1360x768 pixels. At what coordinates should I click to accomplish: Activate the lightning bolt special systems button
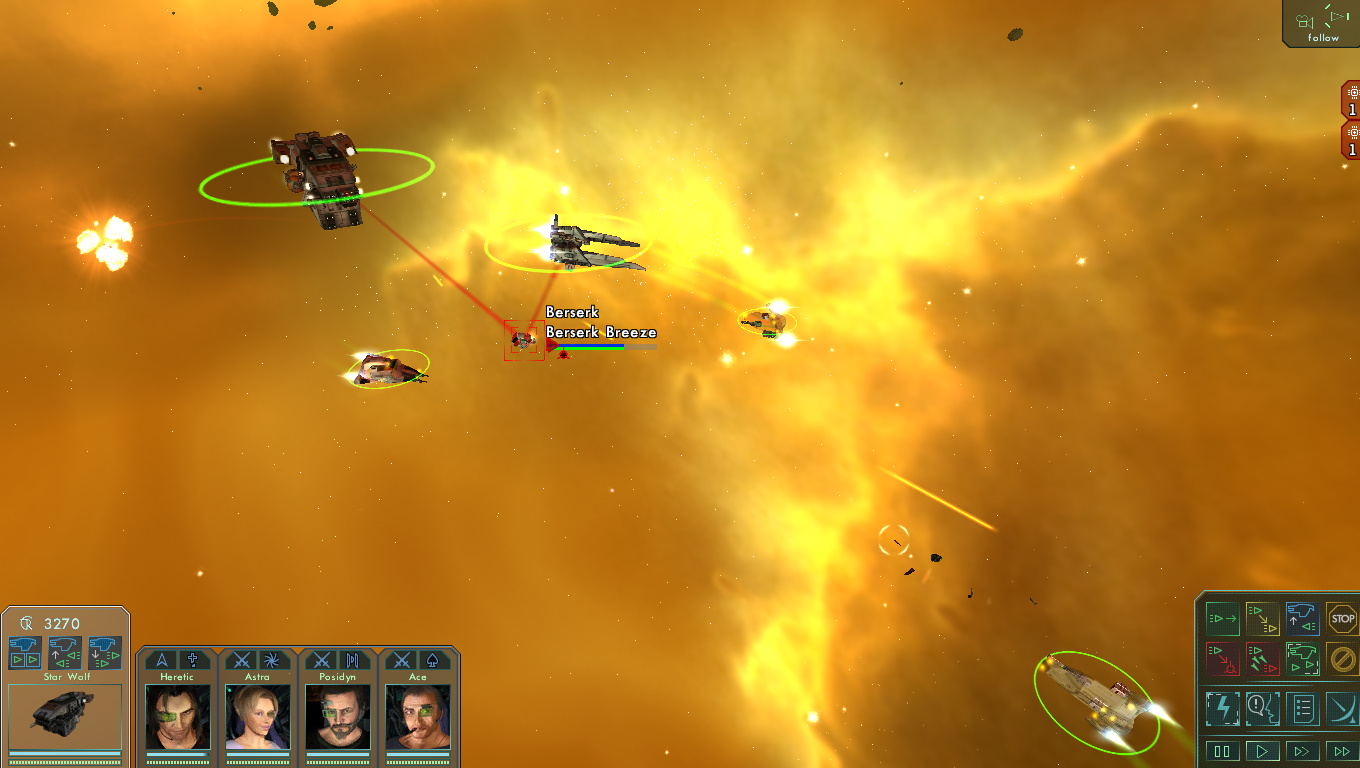pyautogui.click(x=1222, y=708)
